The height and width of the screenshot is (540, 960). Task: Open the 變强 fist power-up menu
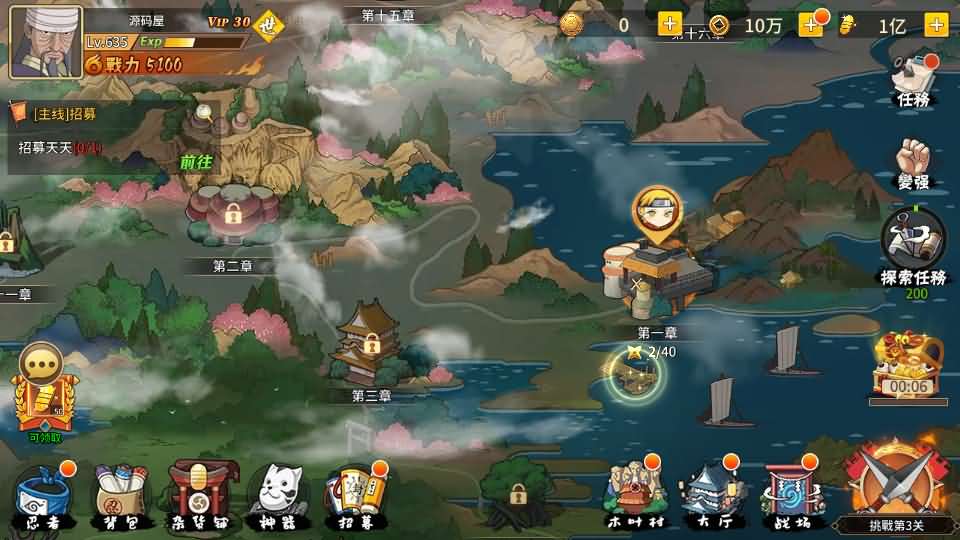click(914, 166)
